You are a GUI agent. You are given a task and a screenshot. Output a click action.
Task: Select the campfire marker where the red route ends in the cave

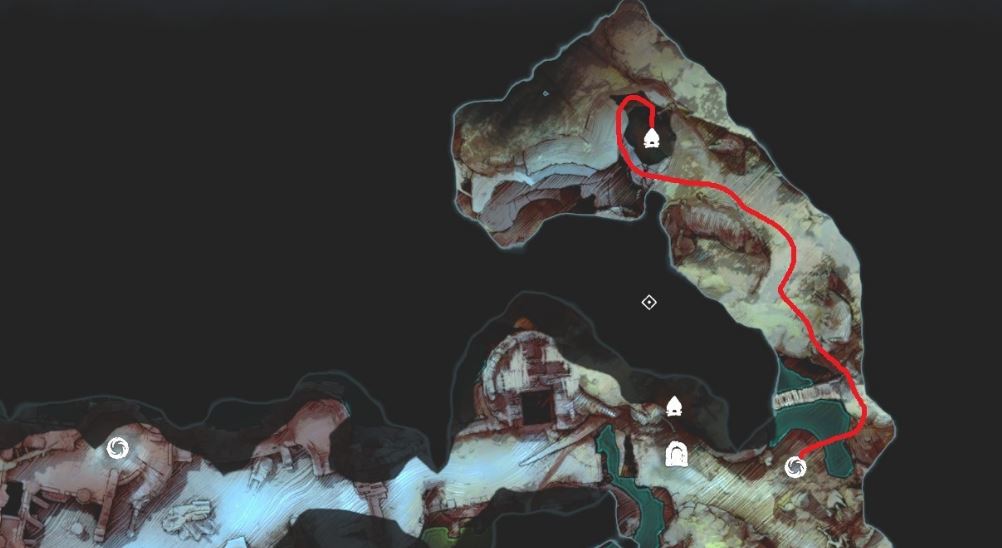[652, 137]
